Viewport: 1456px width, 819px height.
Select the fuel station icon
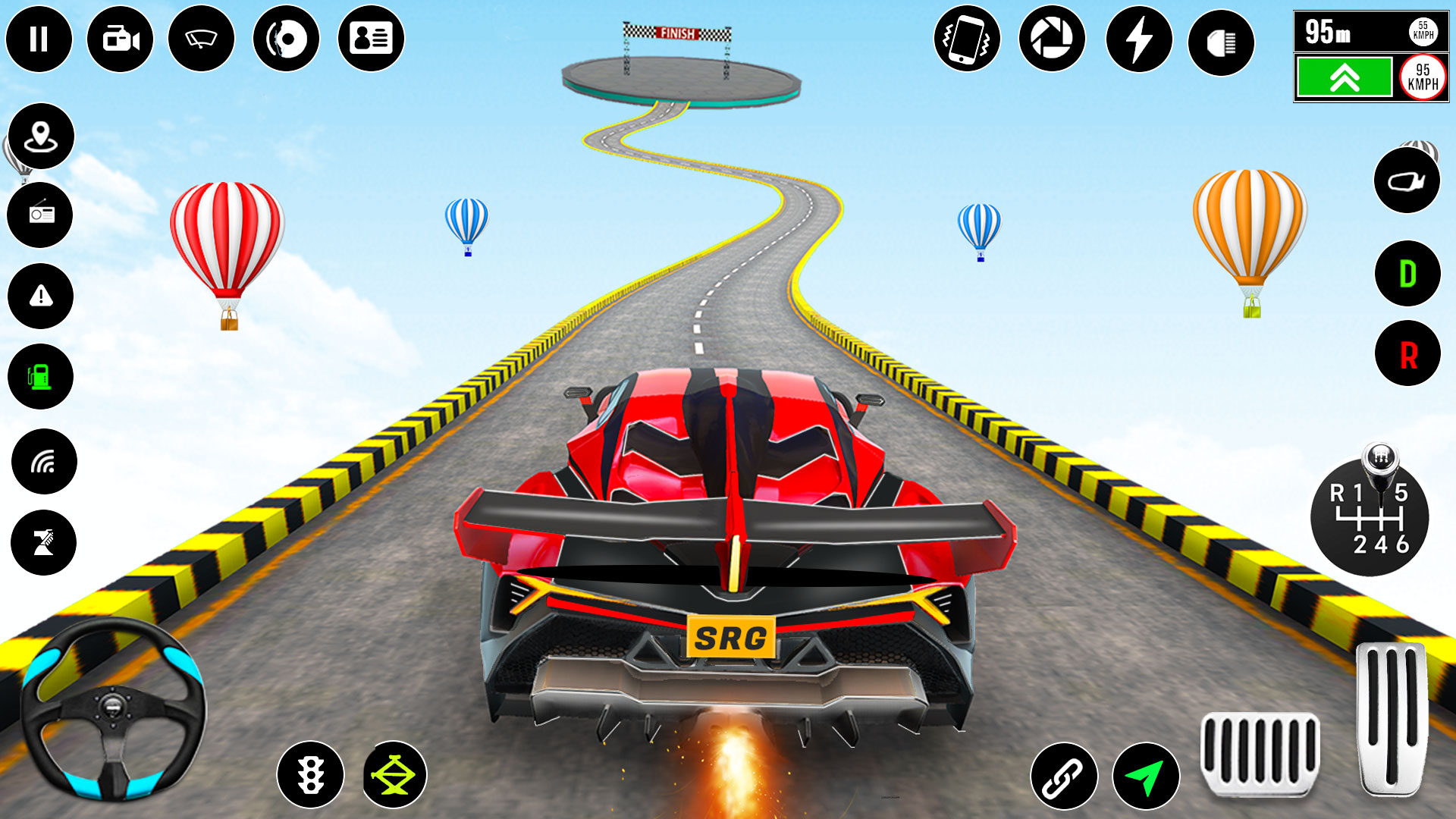tap(42, 377)
